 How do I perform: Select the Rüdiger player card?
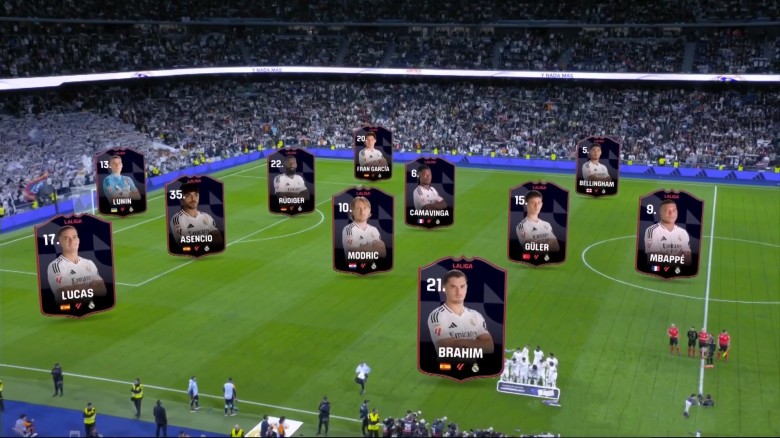tap(290, 181)
